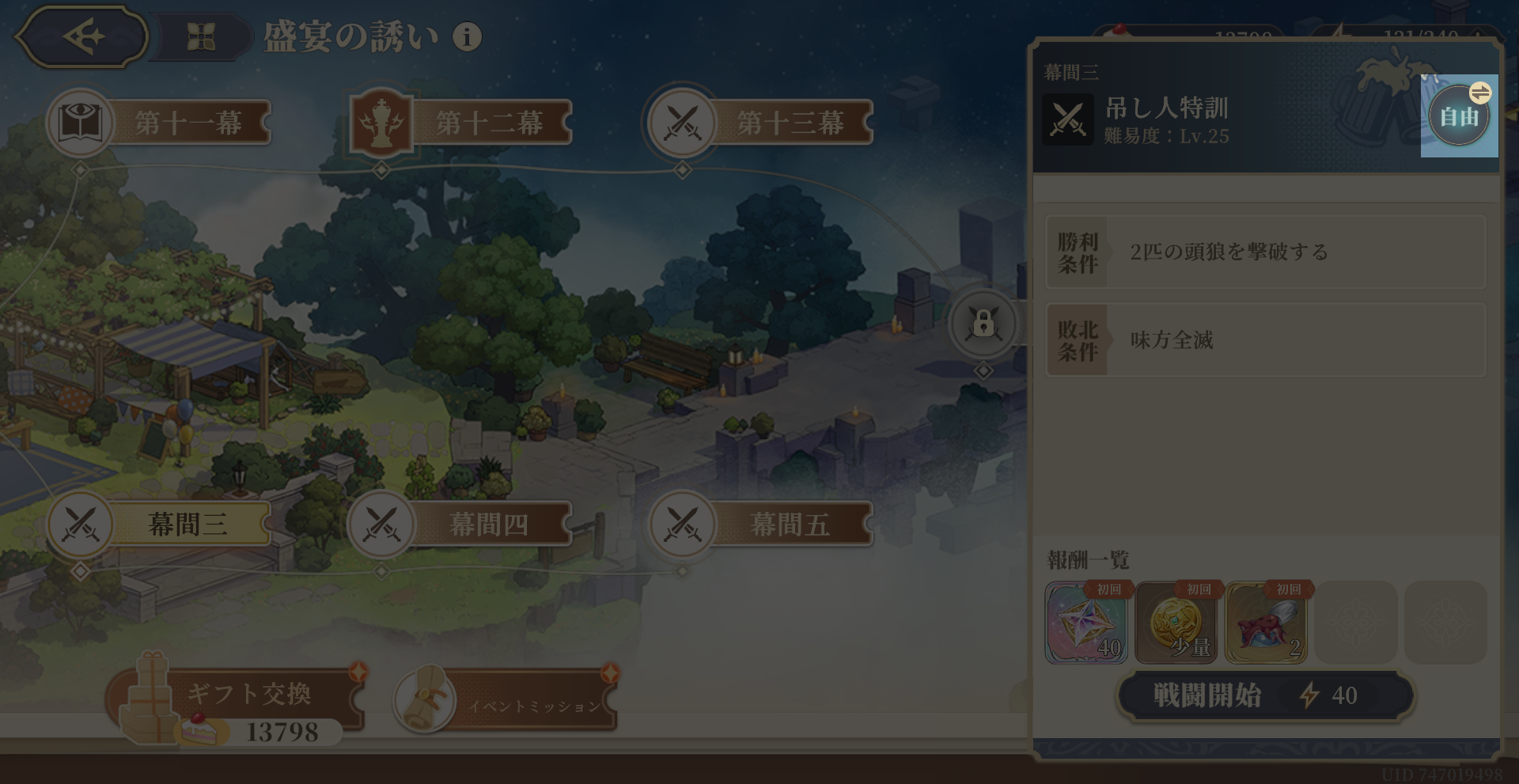View the イベントミッション event missions
Image resolution: width=1519 pixels, height=784 pixels.
point(506,699)
